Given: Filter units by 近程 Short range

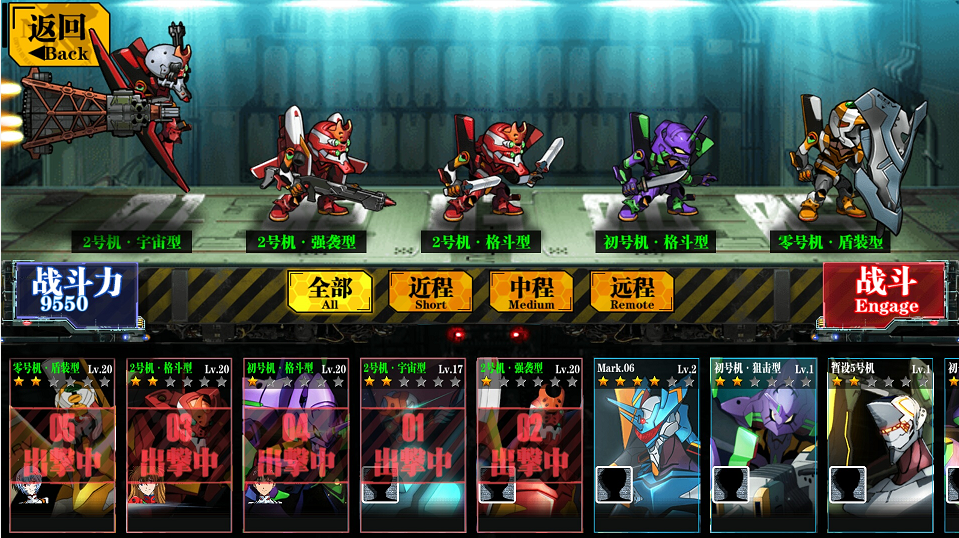Looking at the screenshot, I should 430,291.
